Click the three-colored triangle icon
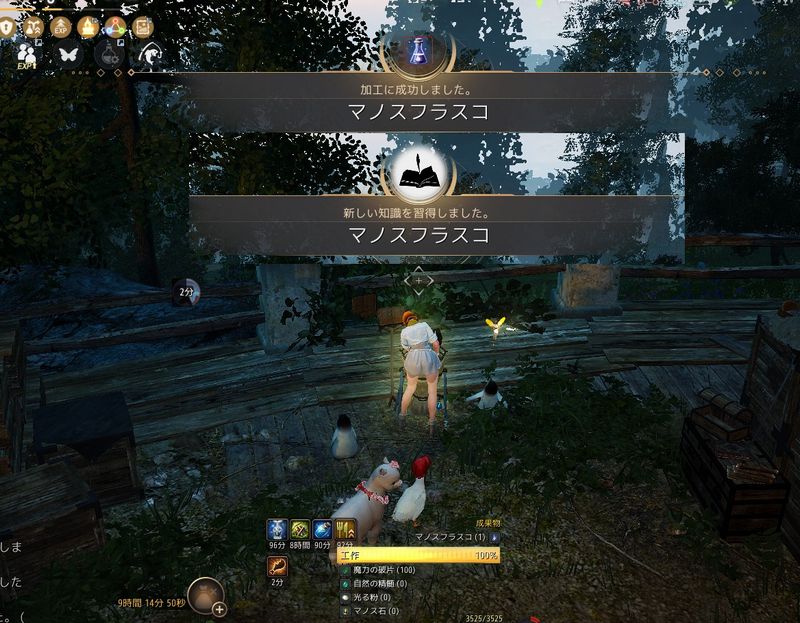The image size is (800, 623). [115, 27]
